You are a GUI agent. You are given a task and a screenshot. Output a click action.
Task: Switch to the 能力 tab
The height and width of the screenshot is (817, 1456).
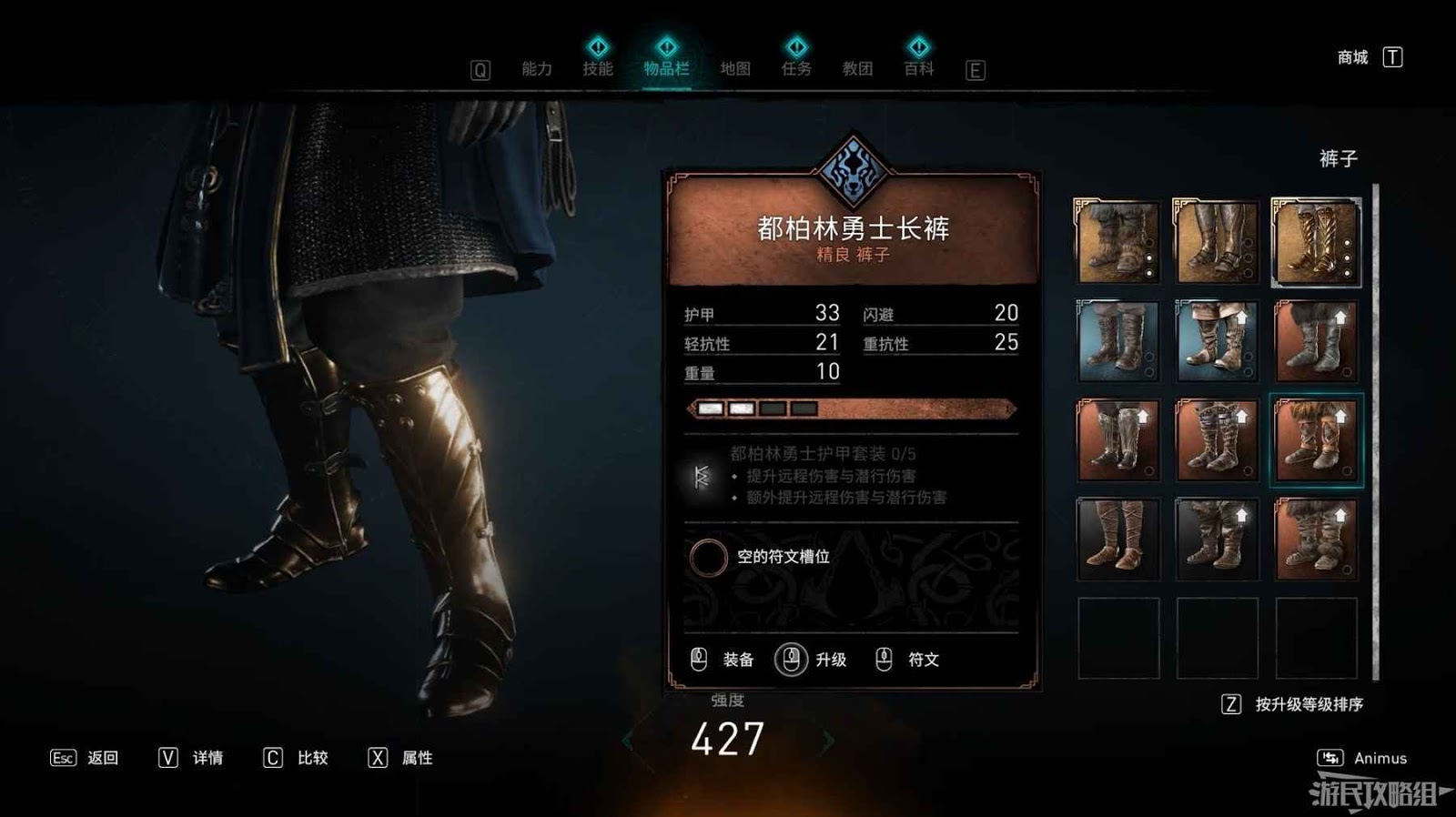point(536,69)
